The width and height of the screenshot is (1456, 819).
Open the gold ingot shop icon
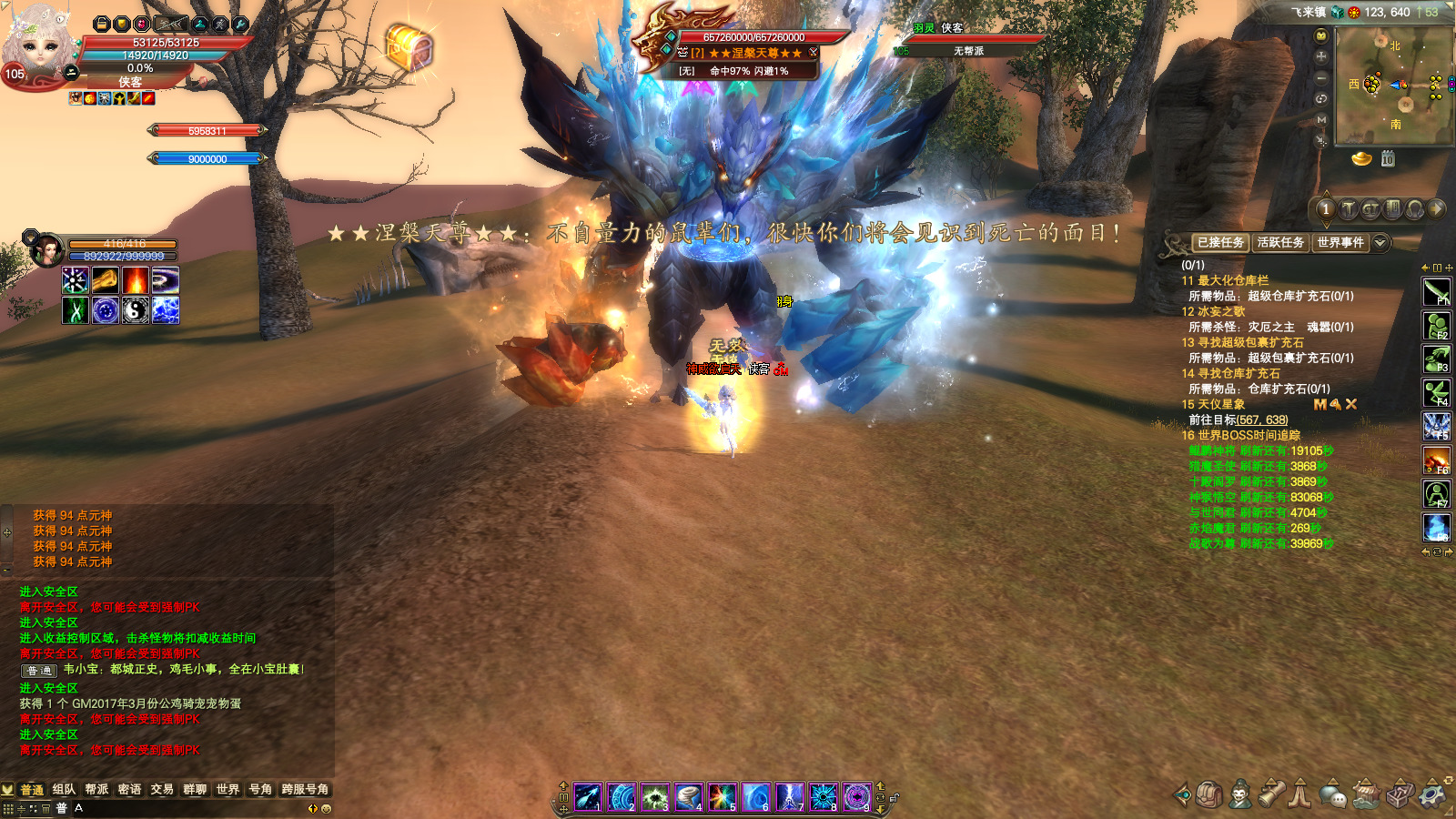click(x=1361, y=159)
